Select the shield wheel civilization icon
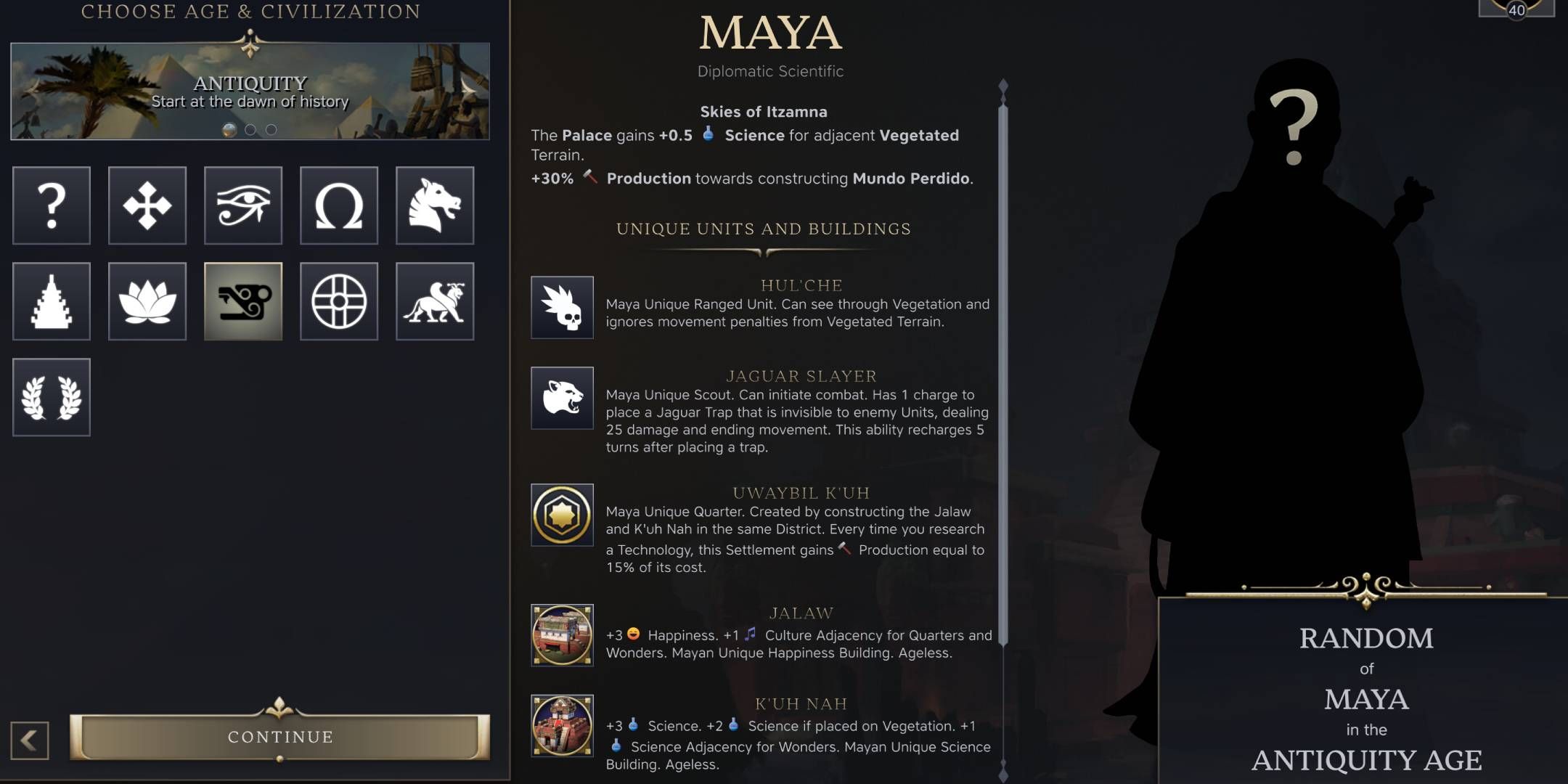1568x784 pixels. [339, 301]
